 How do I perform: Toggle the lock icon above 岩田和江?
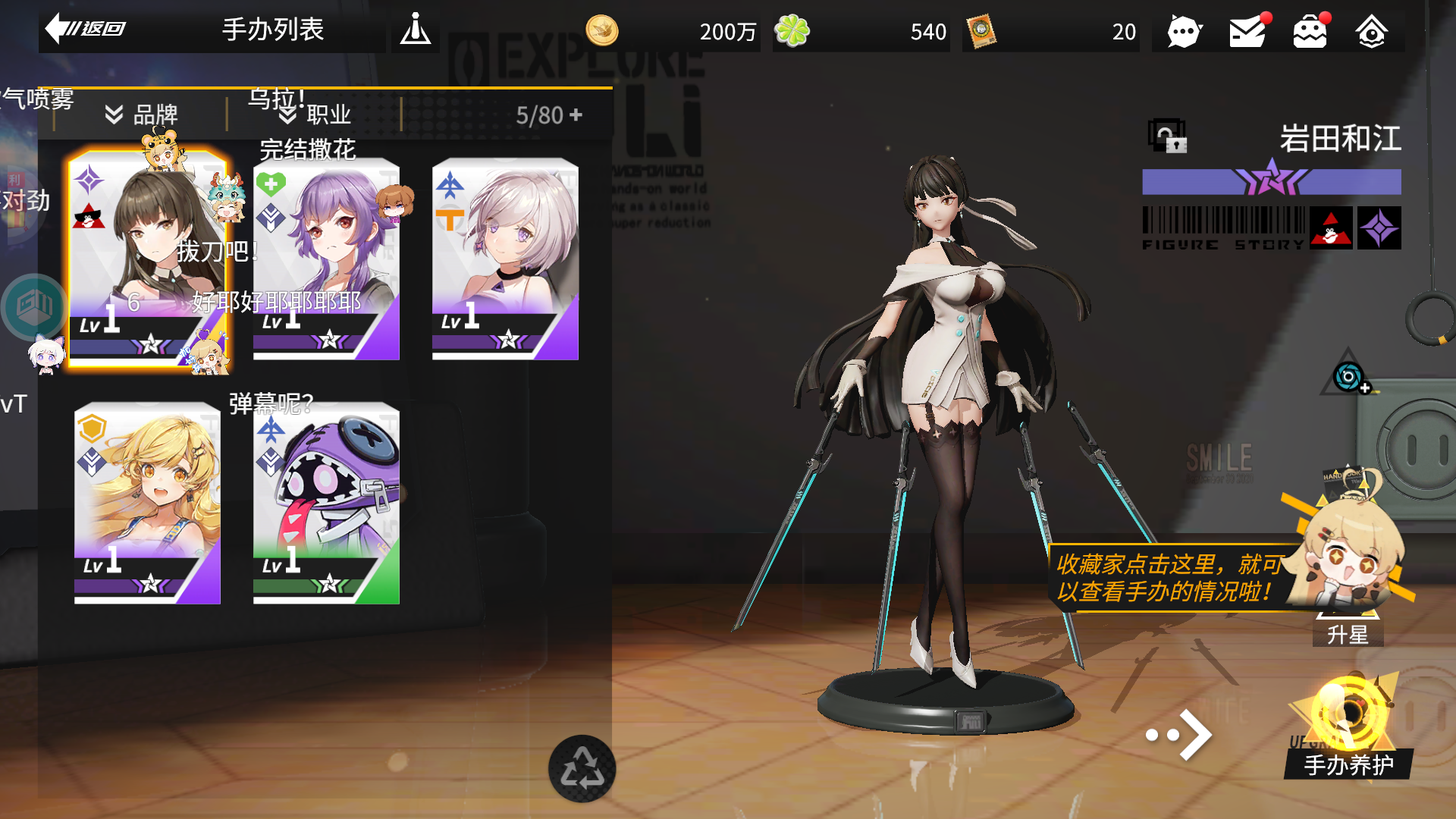[x=1168, y=136]
